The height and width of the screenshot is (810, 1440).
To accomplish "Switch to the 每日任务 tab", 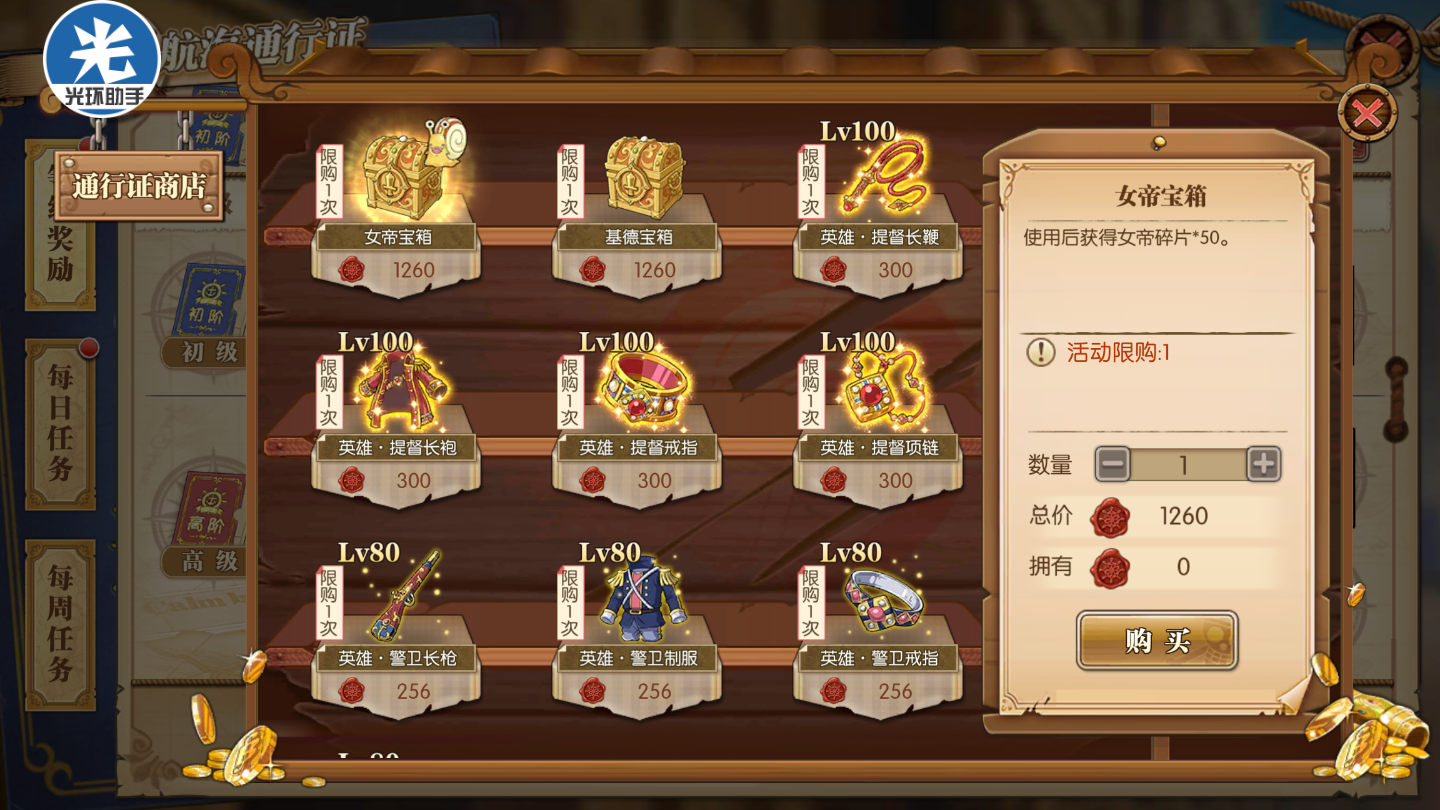I will [60, 423].
